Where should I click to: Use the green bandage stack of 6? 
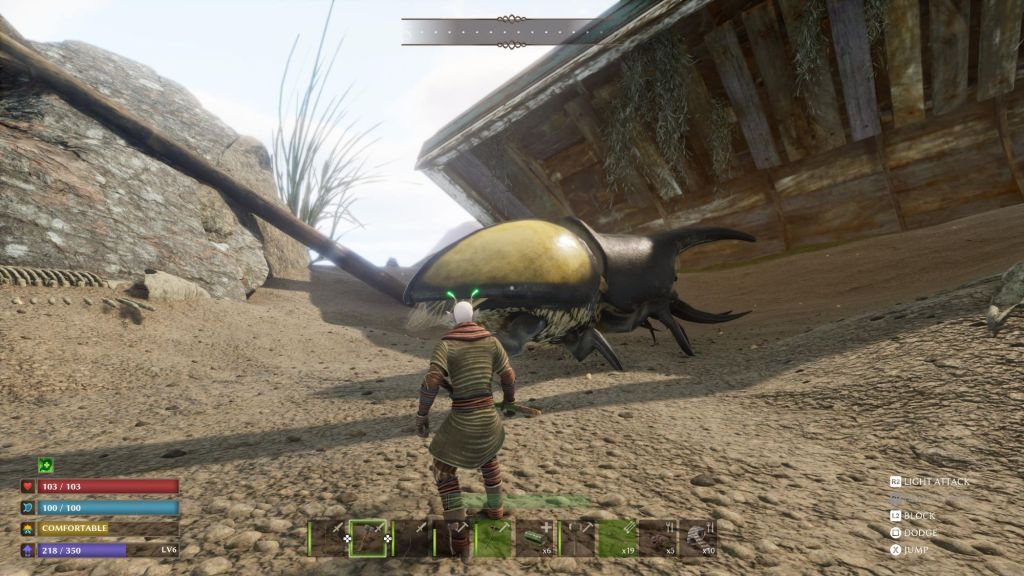pyautogui.click(x=535, y=538)
